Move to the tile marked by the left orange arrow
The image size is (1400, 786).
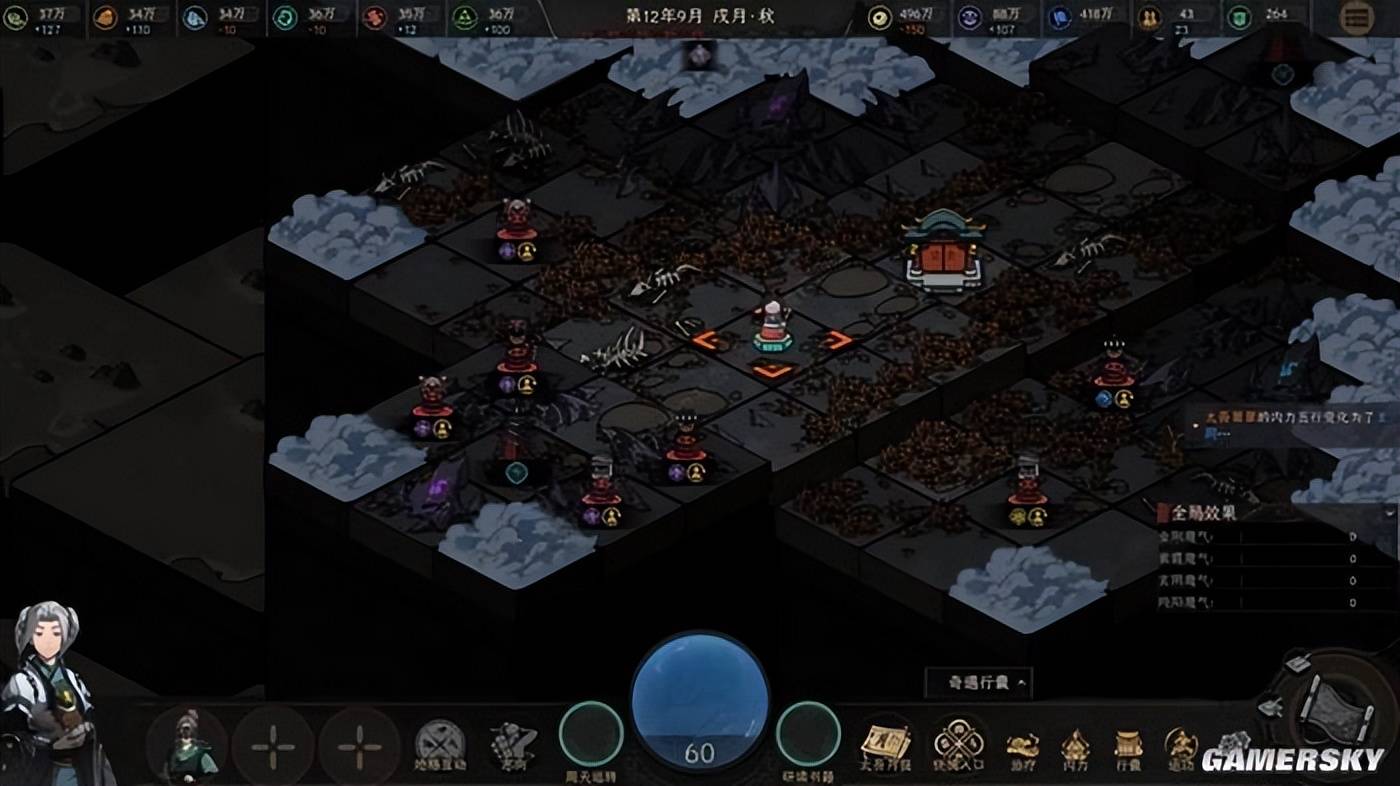707,341
